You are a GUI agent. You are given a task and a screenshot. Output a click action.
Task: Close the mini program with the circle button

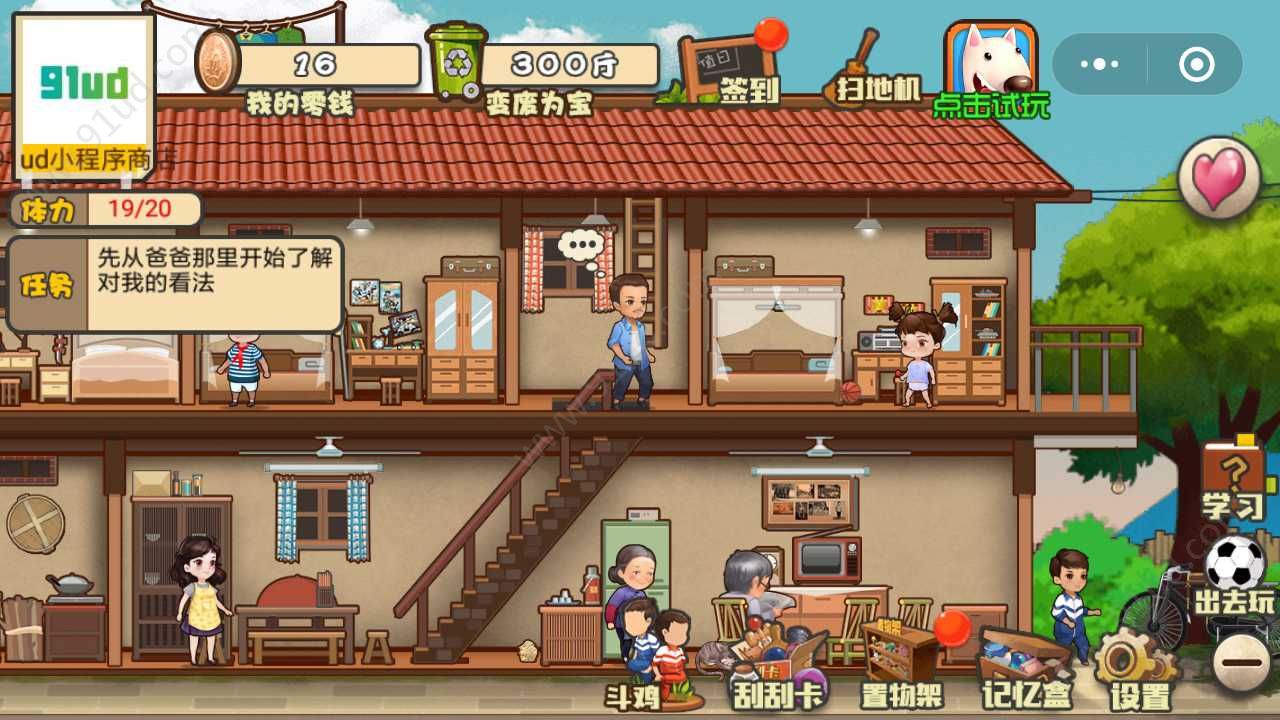(1196, 64)
